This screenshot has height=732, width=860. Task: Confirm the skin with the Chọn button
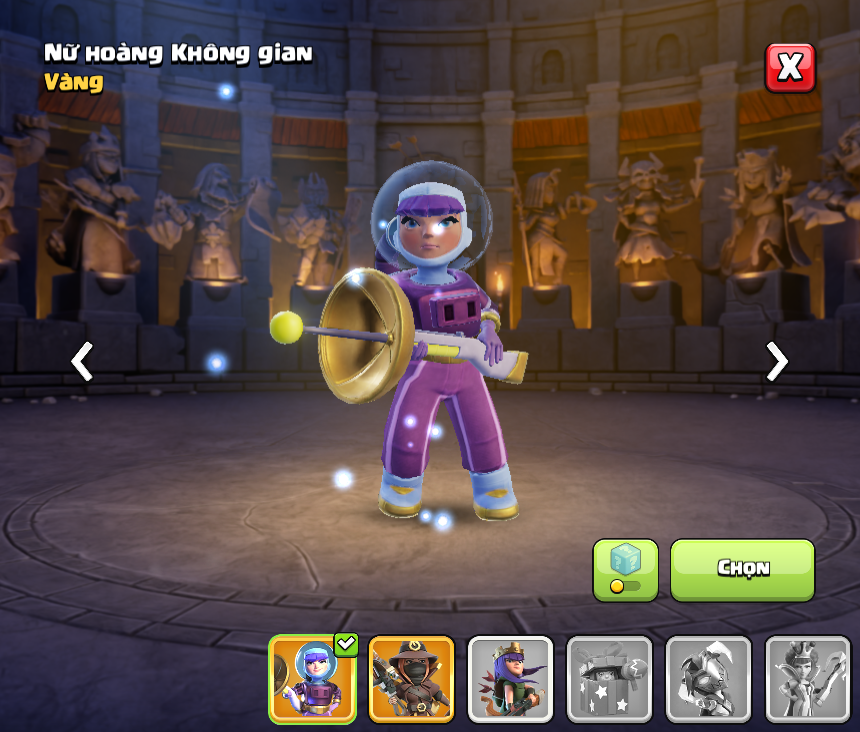tap(742, 569)
